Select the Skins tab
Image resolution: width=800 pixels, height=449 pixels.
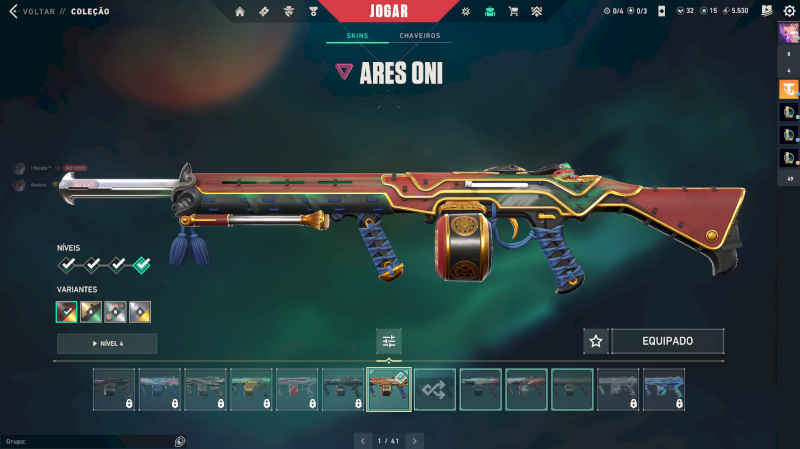pyautogui.click(x=357, y=36)
